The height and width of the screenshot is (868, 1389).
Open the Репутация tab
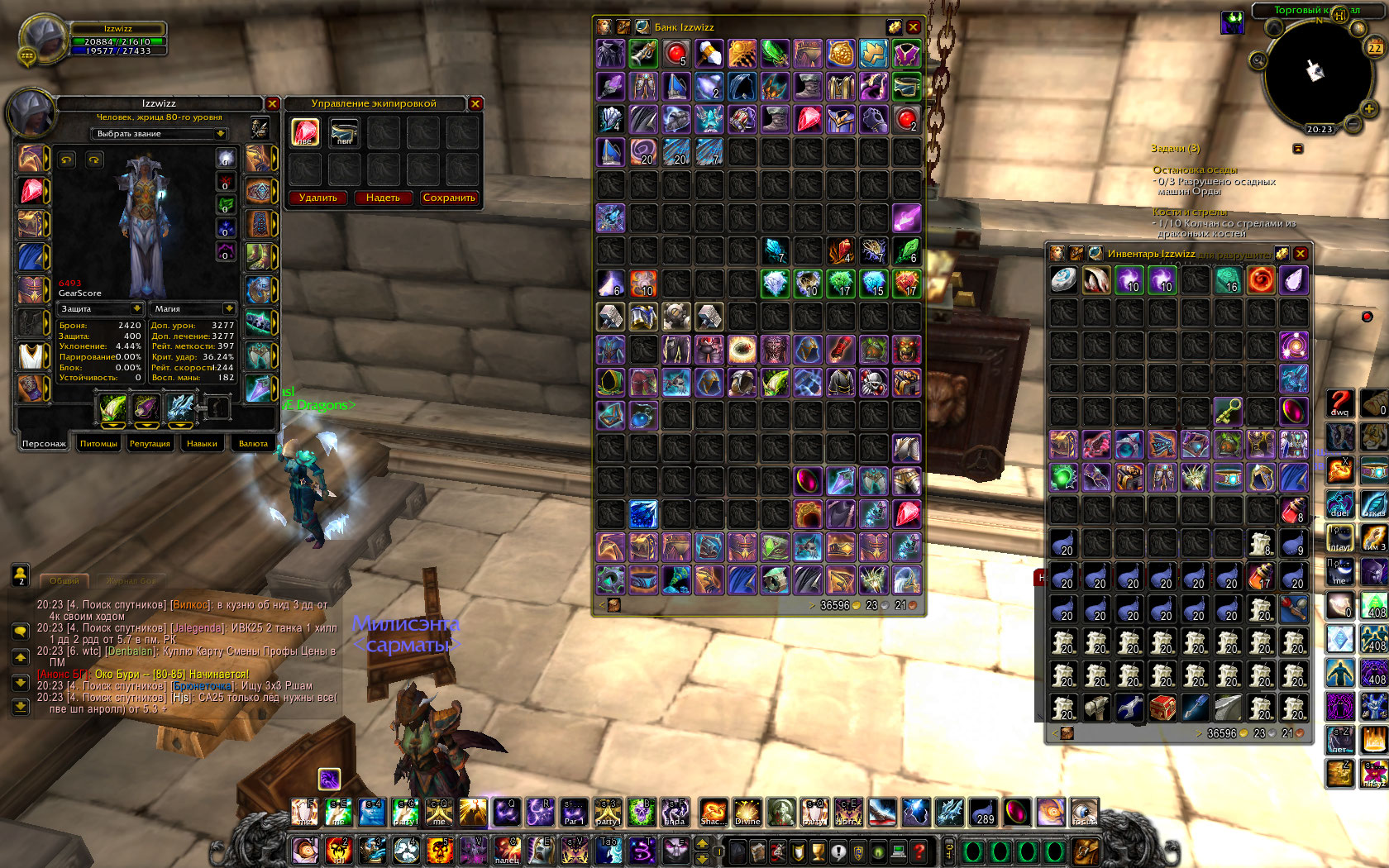150,444
